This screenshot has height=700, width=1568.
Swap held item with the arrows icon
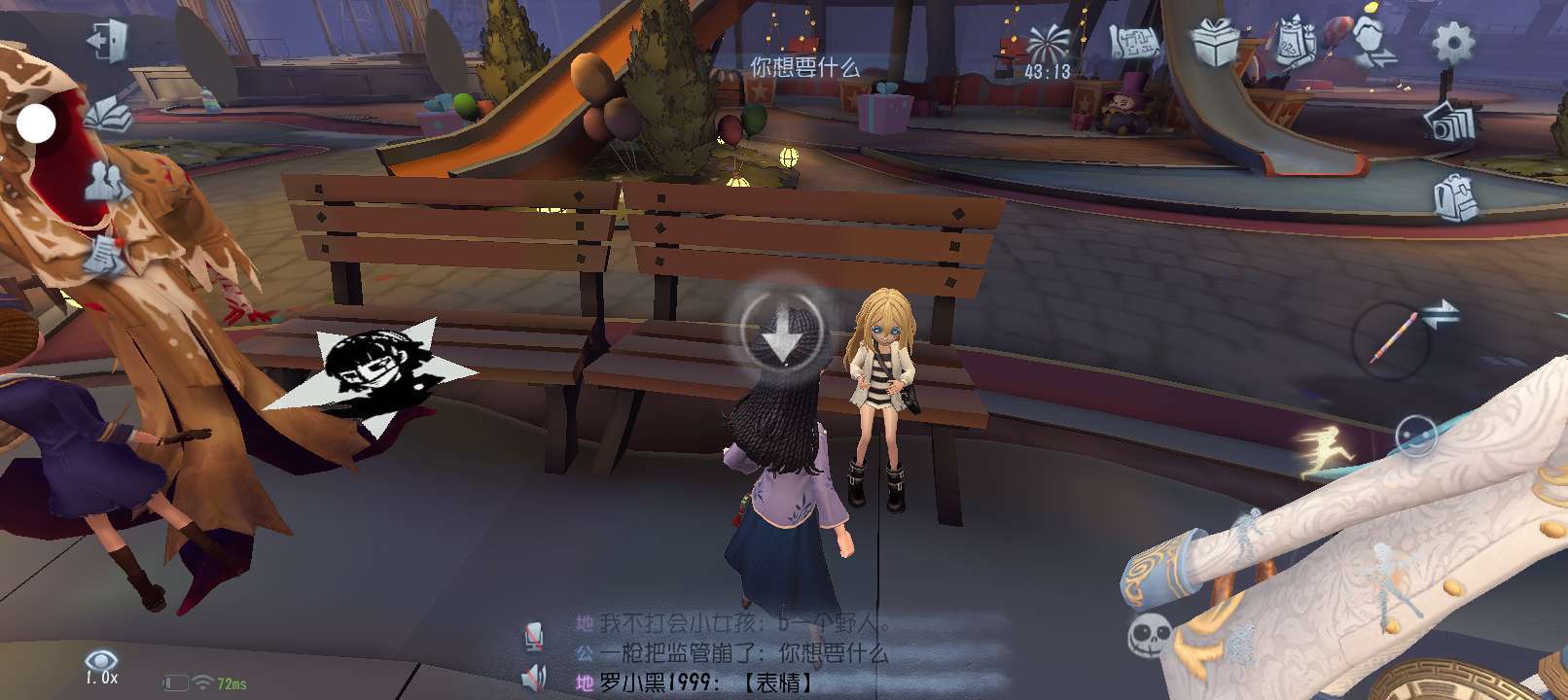coord(1441,314)
